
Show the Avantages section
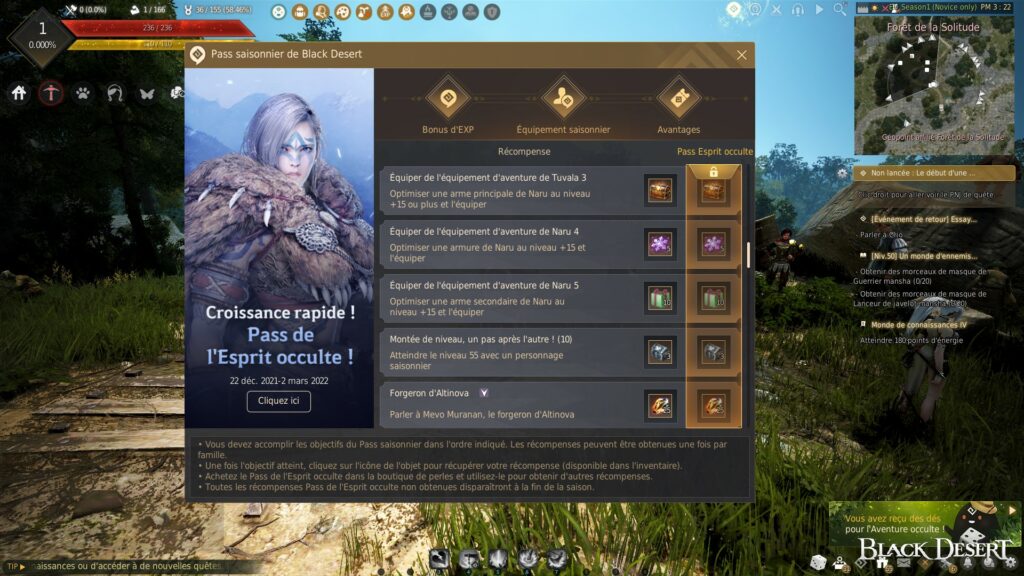pyautogui.click(x=678, y=98)
